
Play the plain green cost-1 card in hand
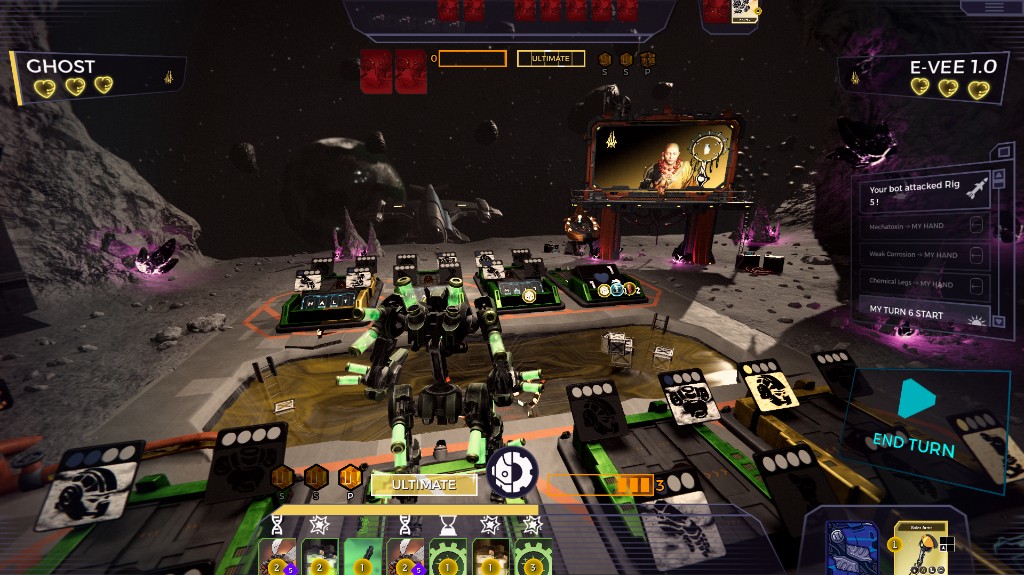(x=362, y=557)
